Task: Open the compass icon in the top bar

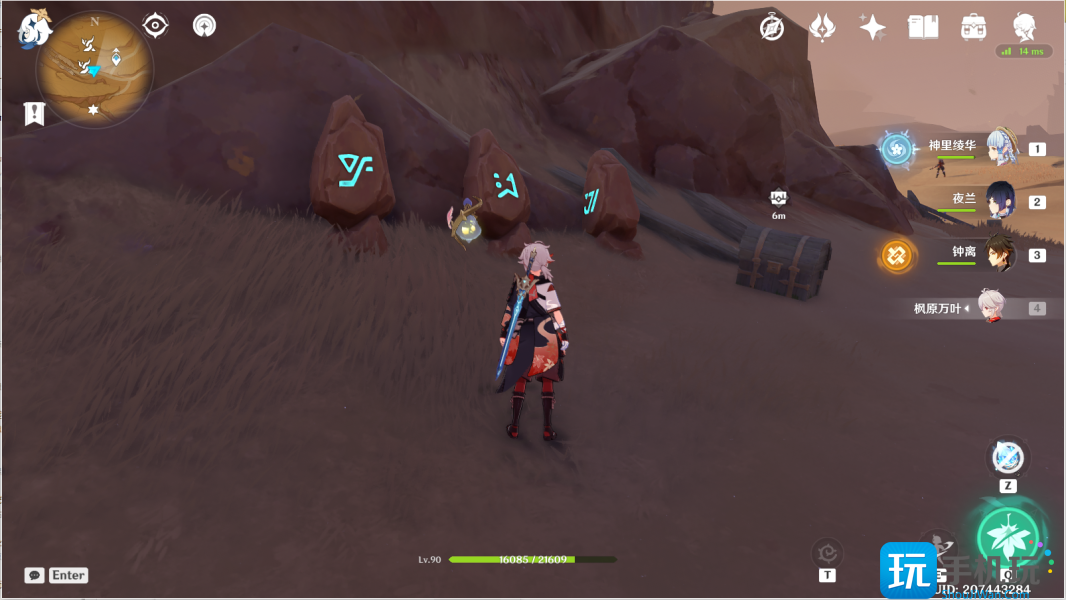Action: coord(772,28)
